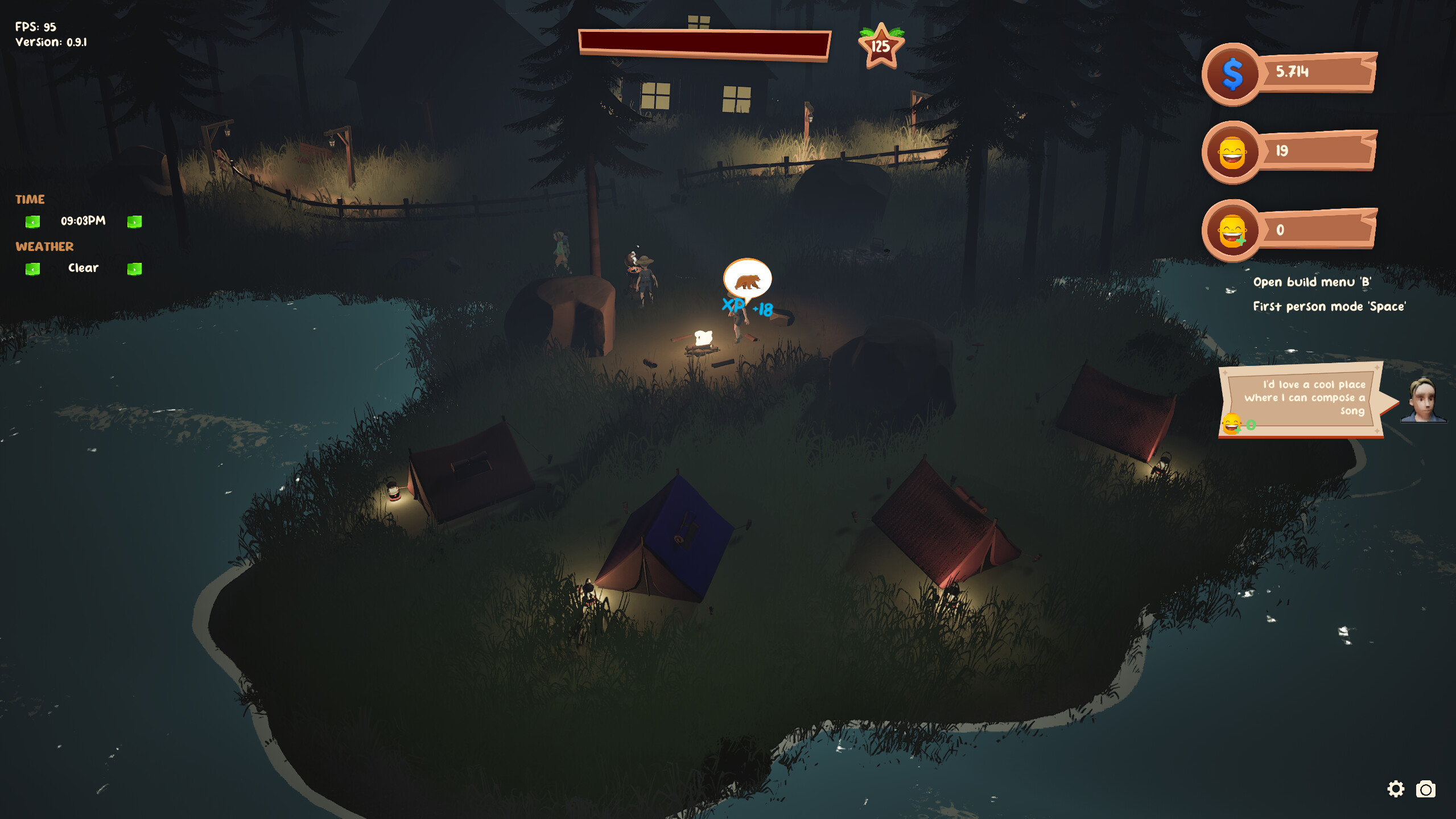Click the Clear weather label
The width and height of the screenshot is (1456, 819).
[83, 268]
